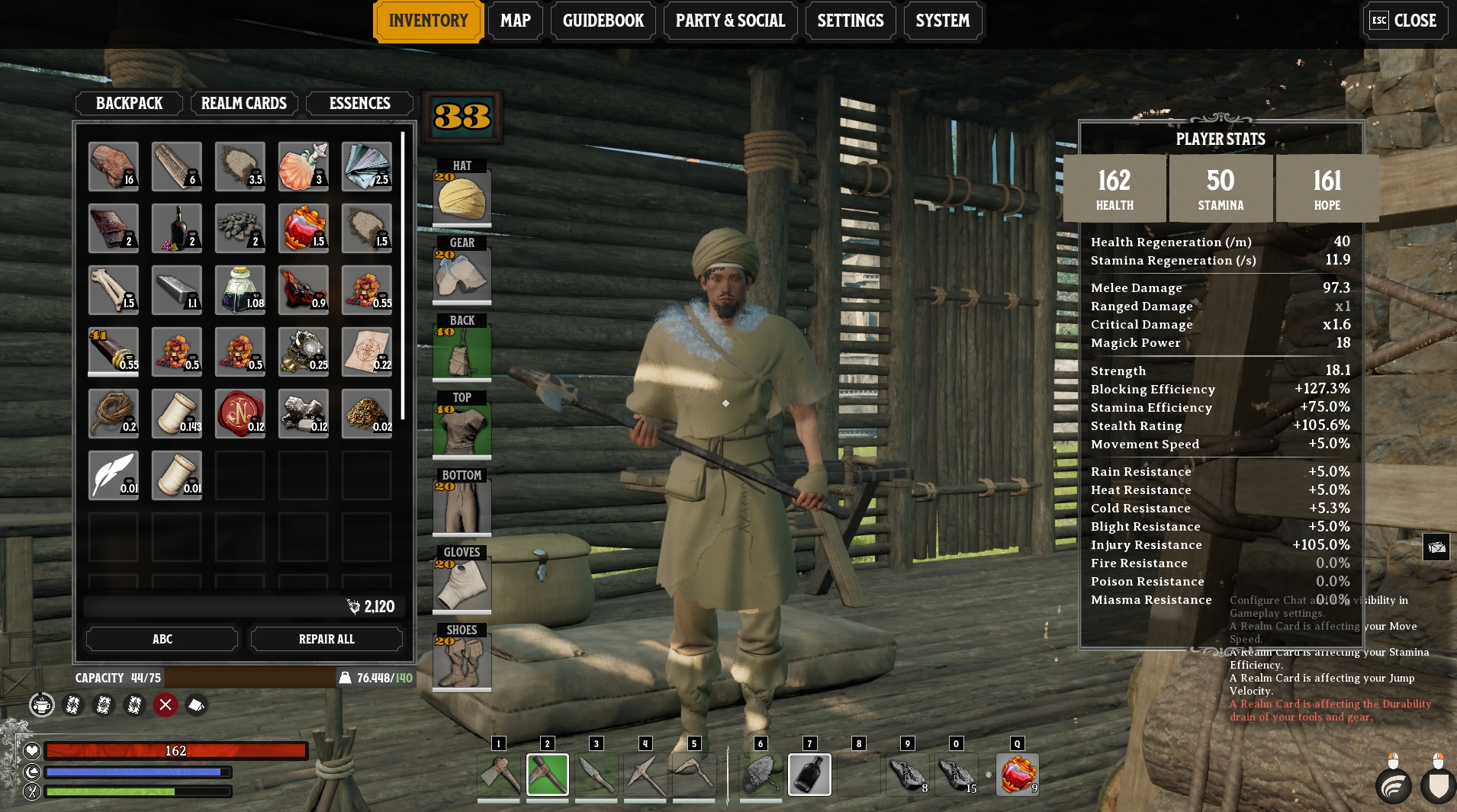Image resolution: width=1457 pixels, height=812 pixels.
Task: Switch to the Essences tab
Action: (359, 103)
